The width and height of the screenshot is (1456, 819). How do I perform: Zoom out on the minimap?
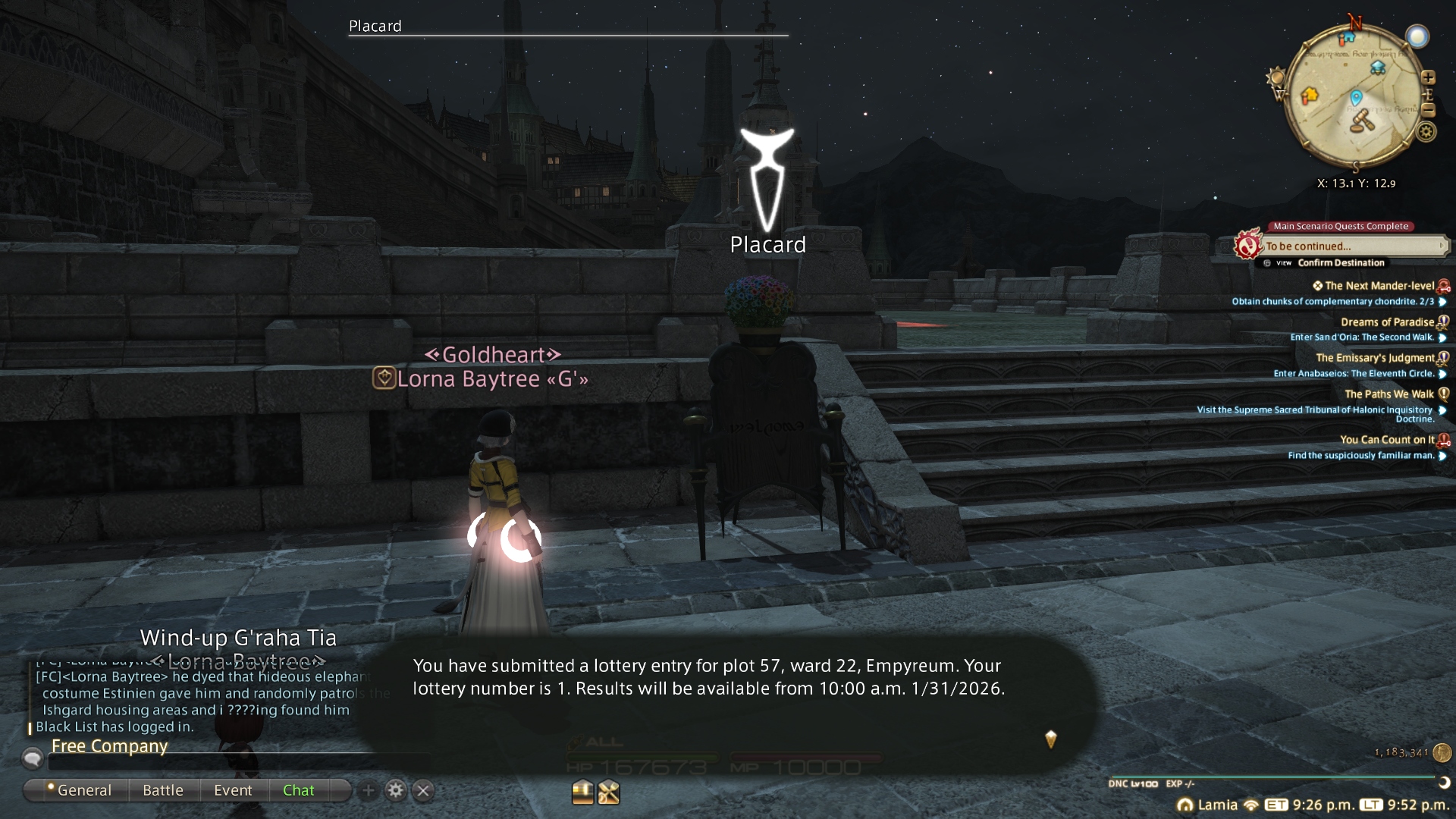(1428, 111)
